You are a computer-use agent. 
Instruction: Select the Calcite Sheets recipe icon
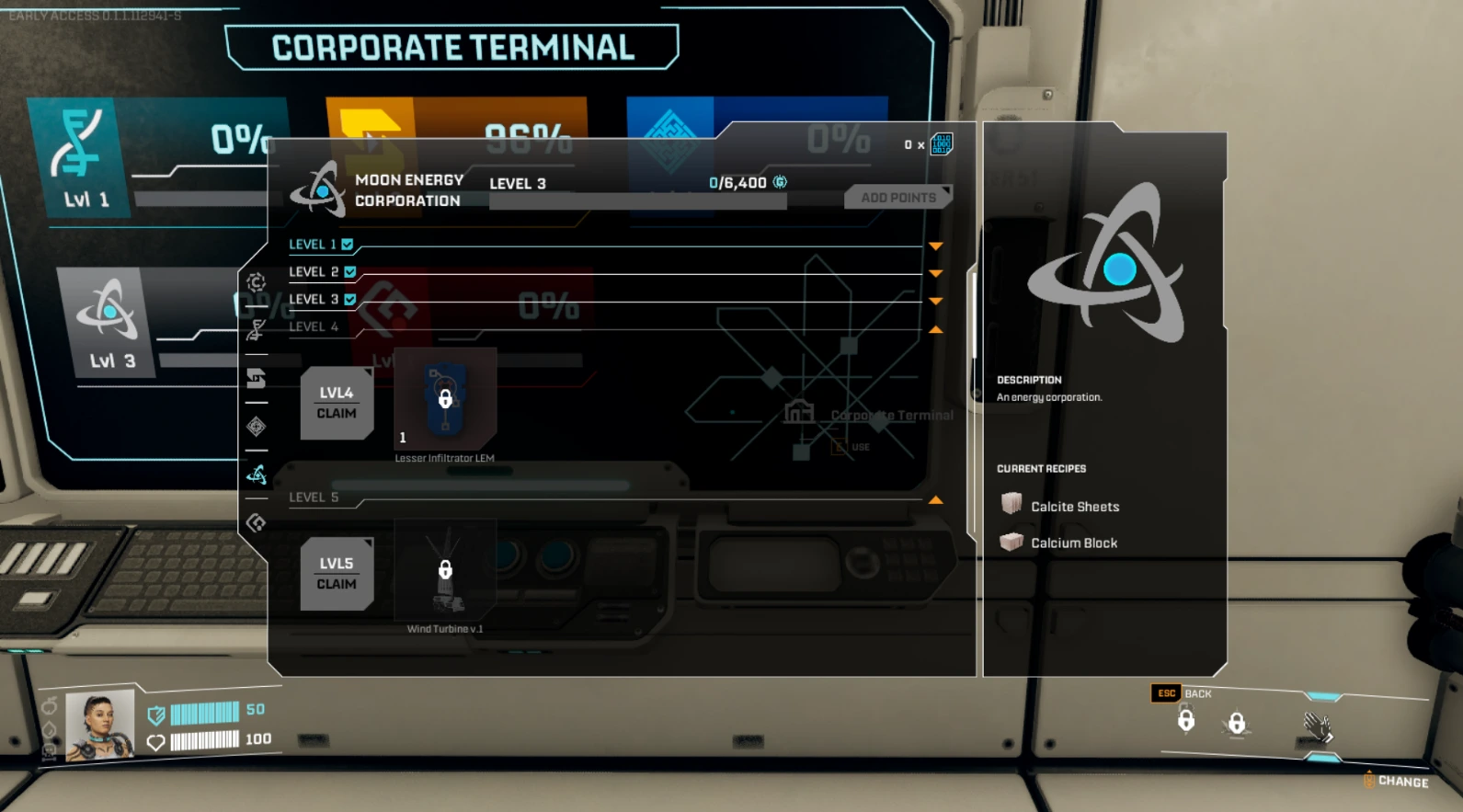pyautogui.click(x=1012, y=505)
